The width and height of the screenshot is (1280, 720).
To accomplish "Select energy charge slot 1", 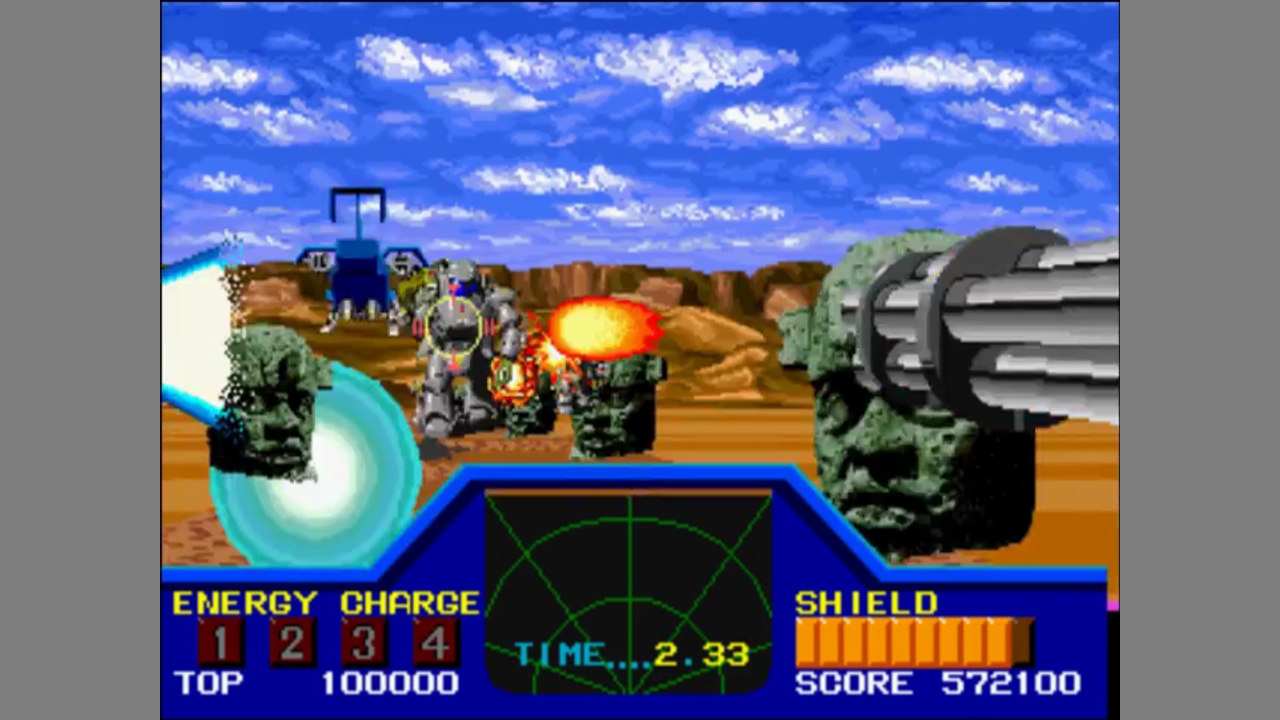I will [219, 642].
